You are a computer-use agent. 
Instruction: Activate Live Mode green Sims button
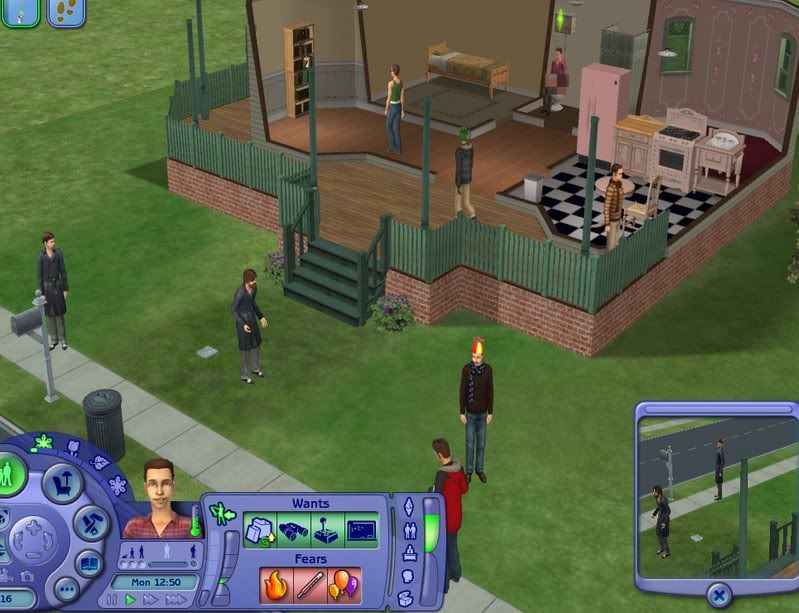pyautogui.click(x=10, y=474)
